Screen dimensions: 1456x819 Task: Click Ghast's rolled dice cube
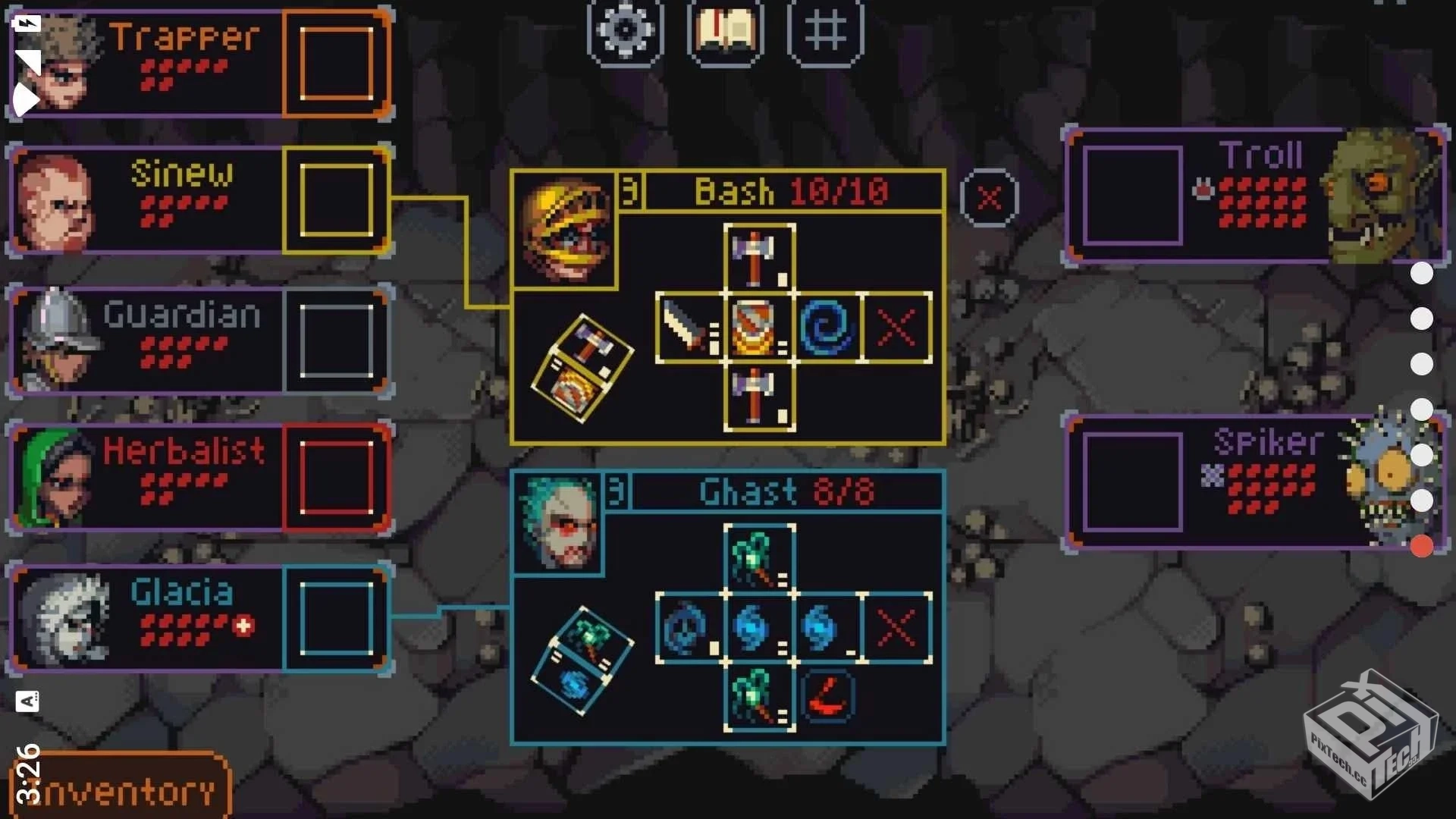tap(582, 661)
